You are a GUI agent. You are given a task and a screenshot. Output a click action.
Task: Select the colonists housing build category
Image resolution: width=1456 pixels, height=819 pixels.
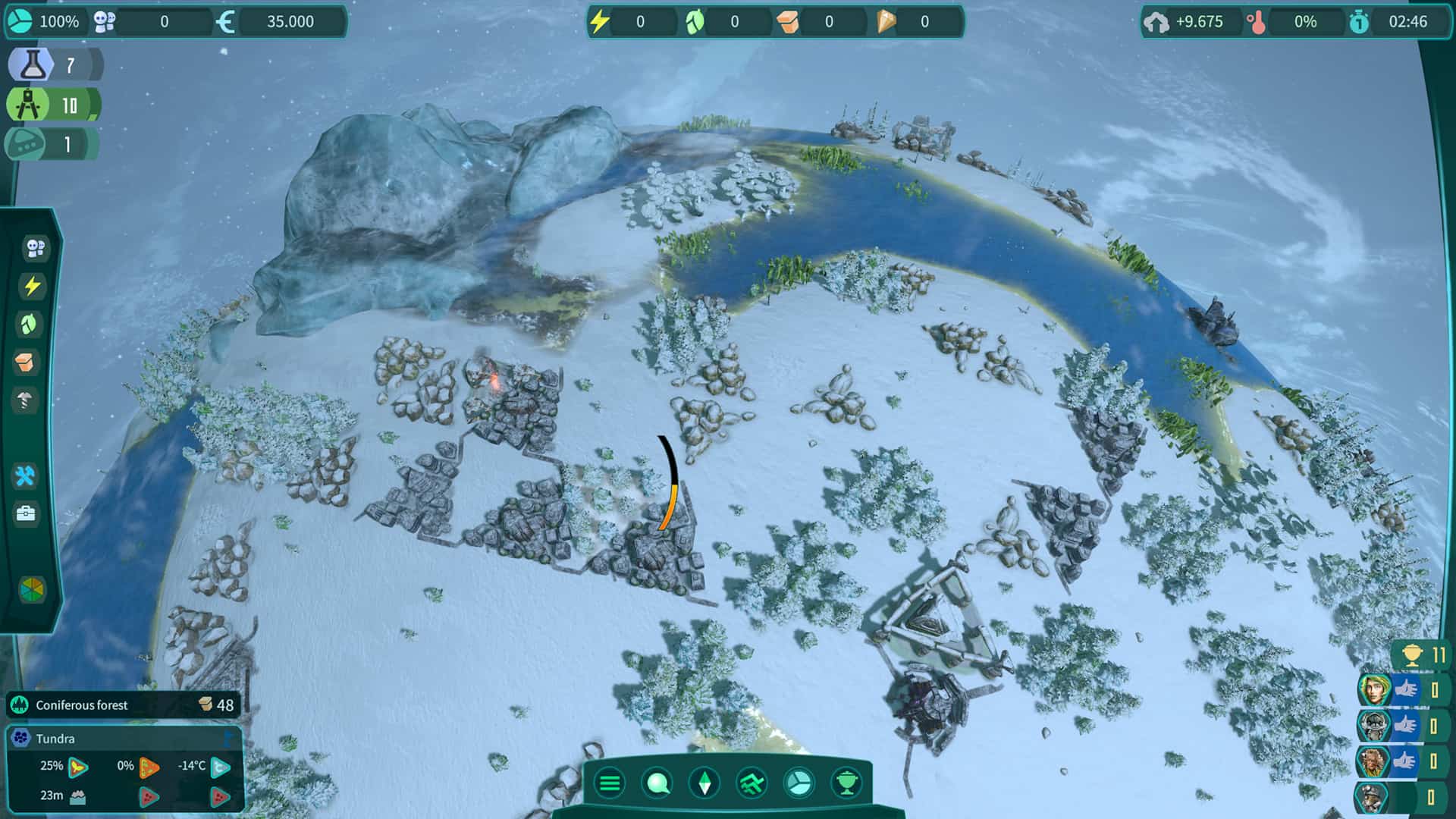(34, 248)
